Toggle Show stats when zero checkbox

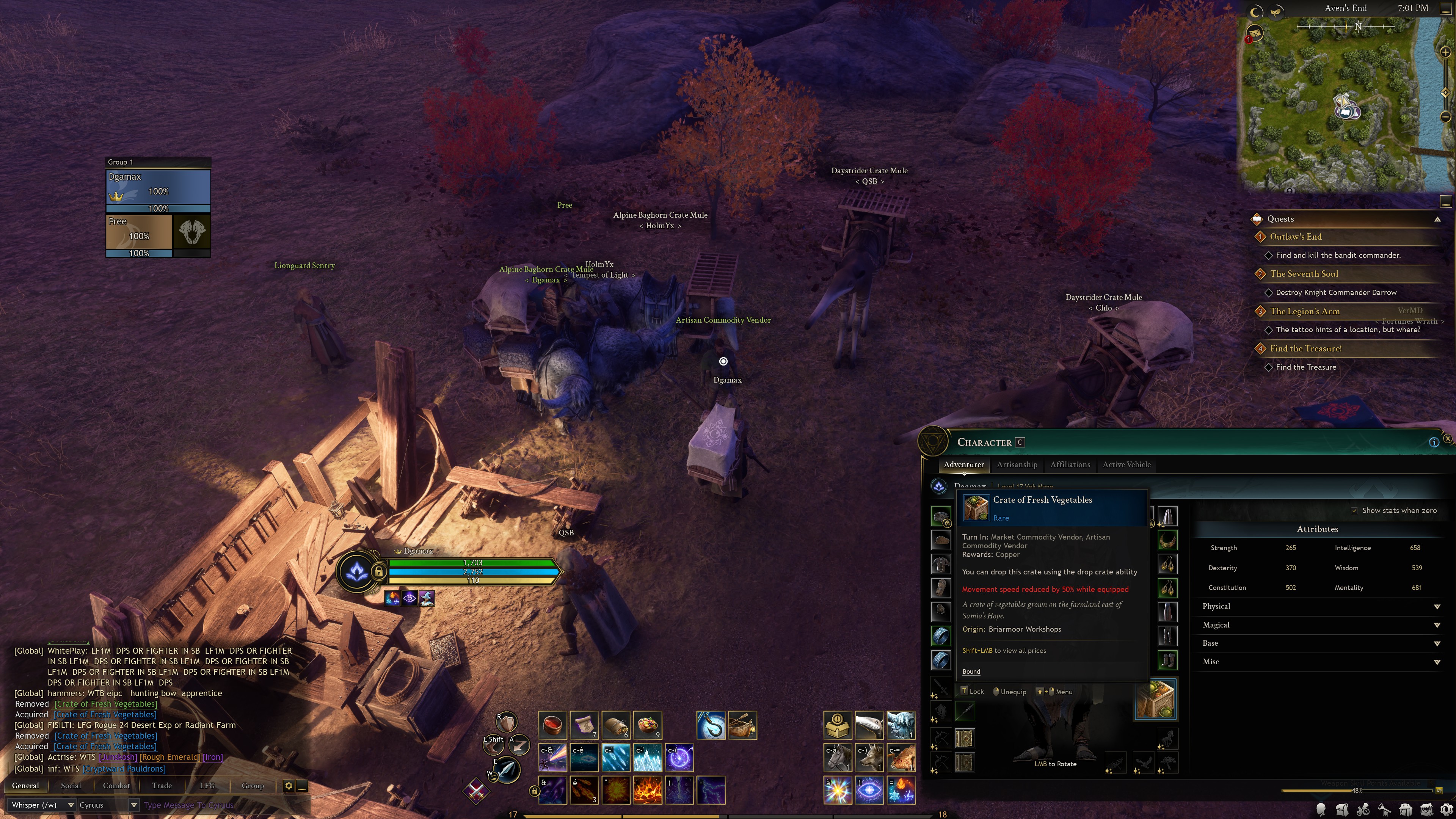(1354, 511)
